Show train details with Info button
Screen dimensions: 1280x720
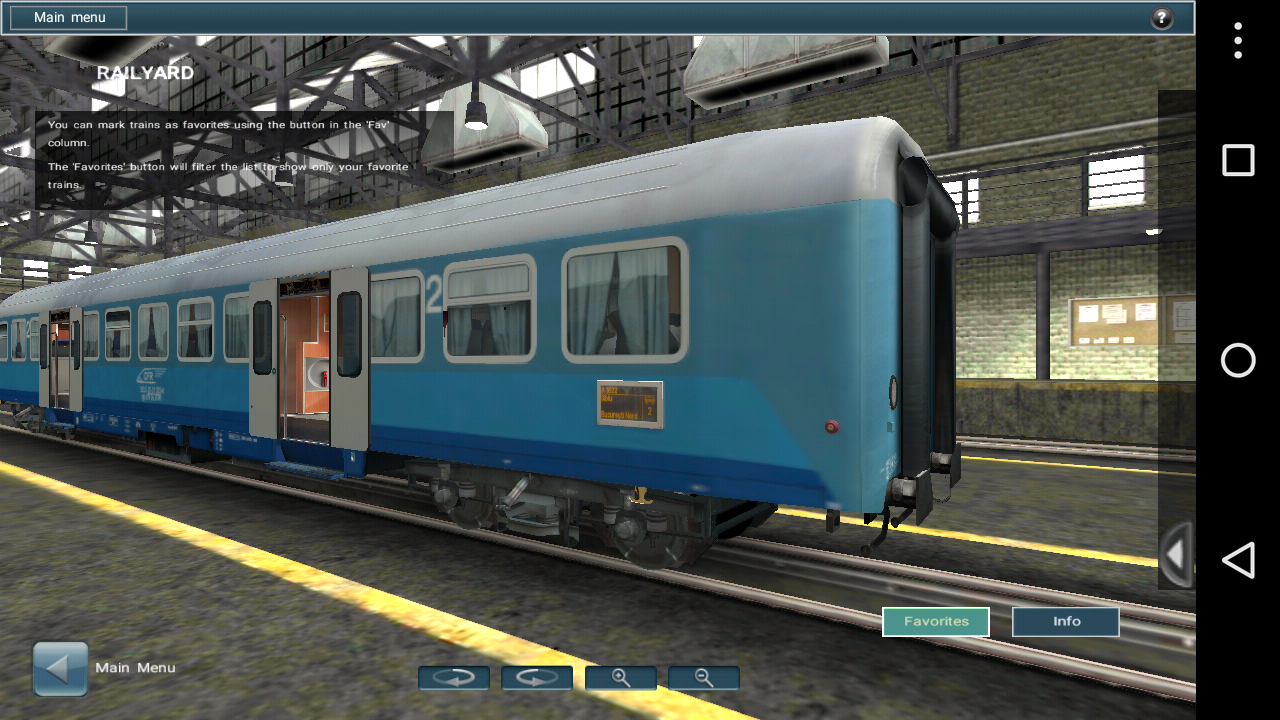click(1066, 622)
